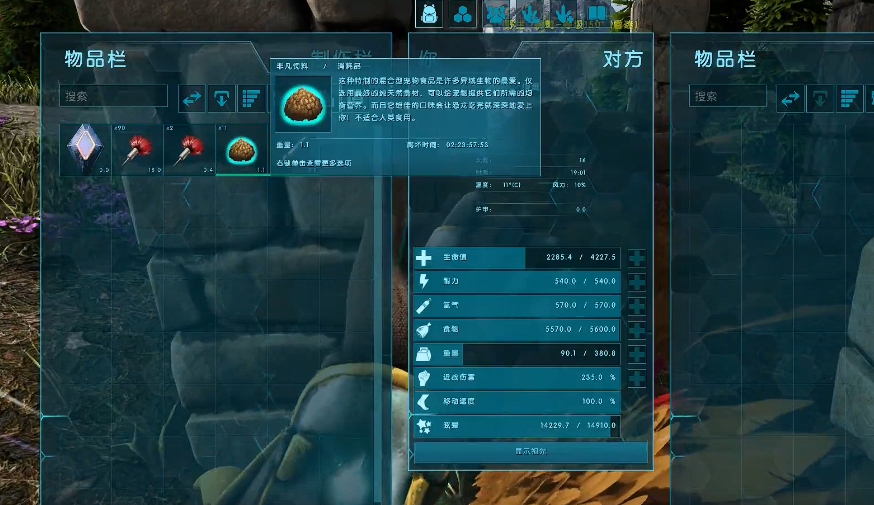Switch to the hexagon engrams tab

click(462, 14)
